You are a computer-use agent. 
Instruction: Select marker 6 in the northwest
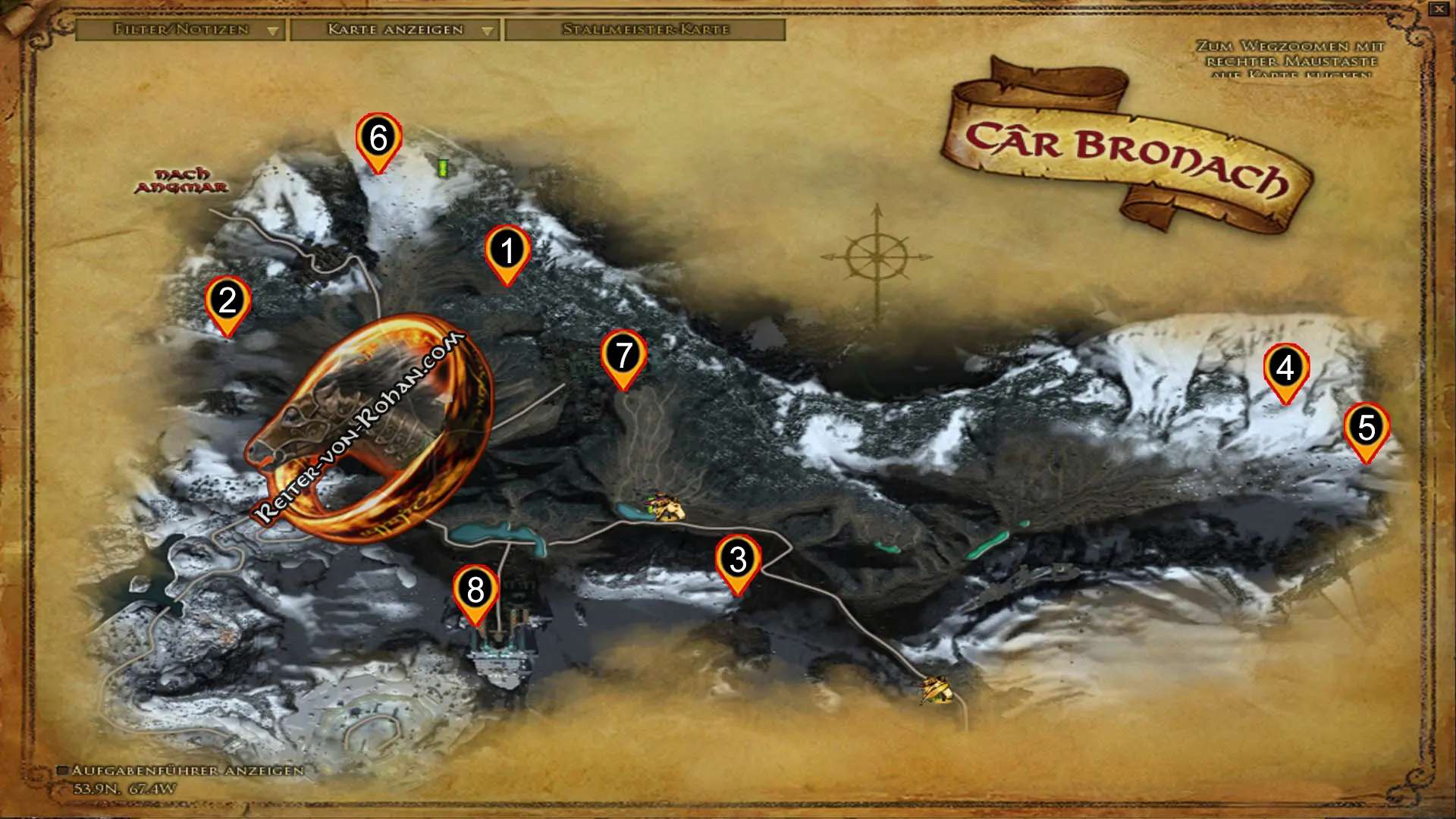377,138
